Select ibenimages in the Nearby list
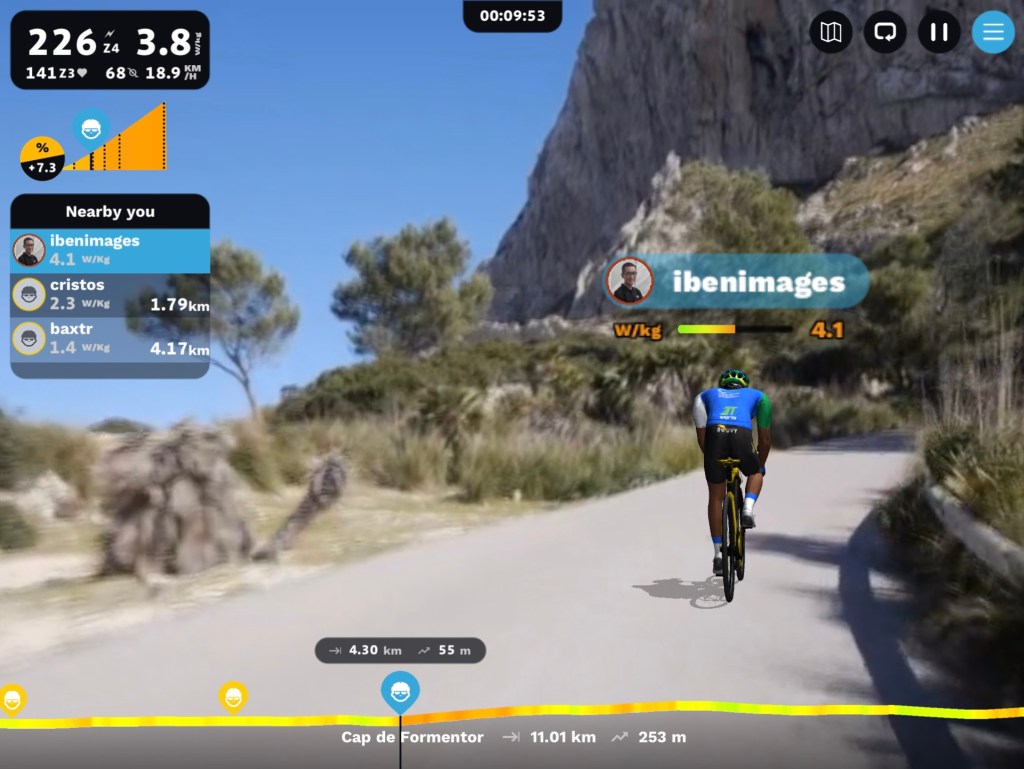This screenshot has width=1024, height=769. [x=110, y=250]
